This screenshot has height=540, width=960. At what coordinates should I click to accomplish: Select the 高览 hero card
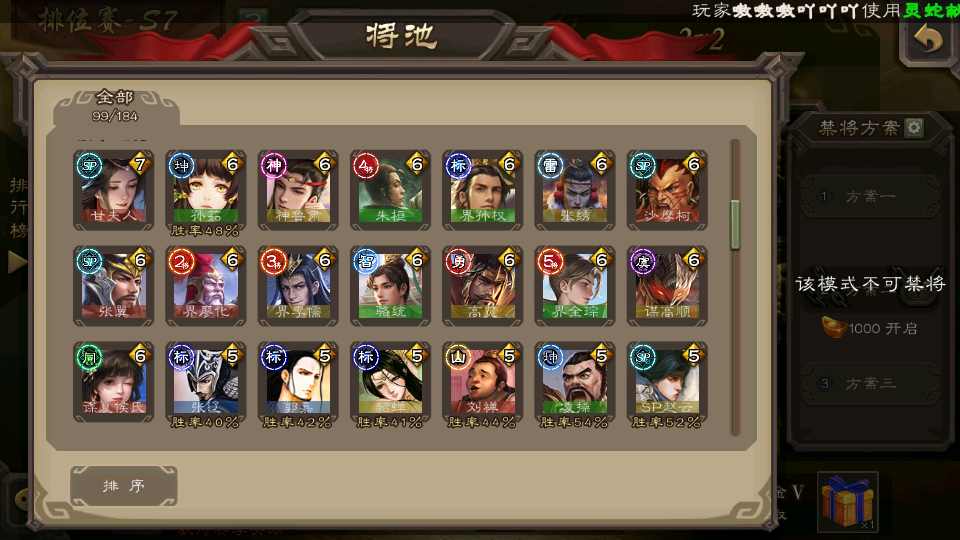point(482,286)
